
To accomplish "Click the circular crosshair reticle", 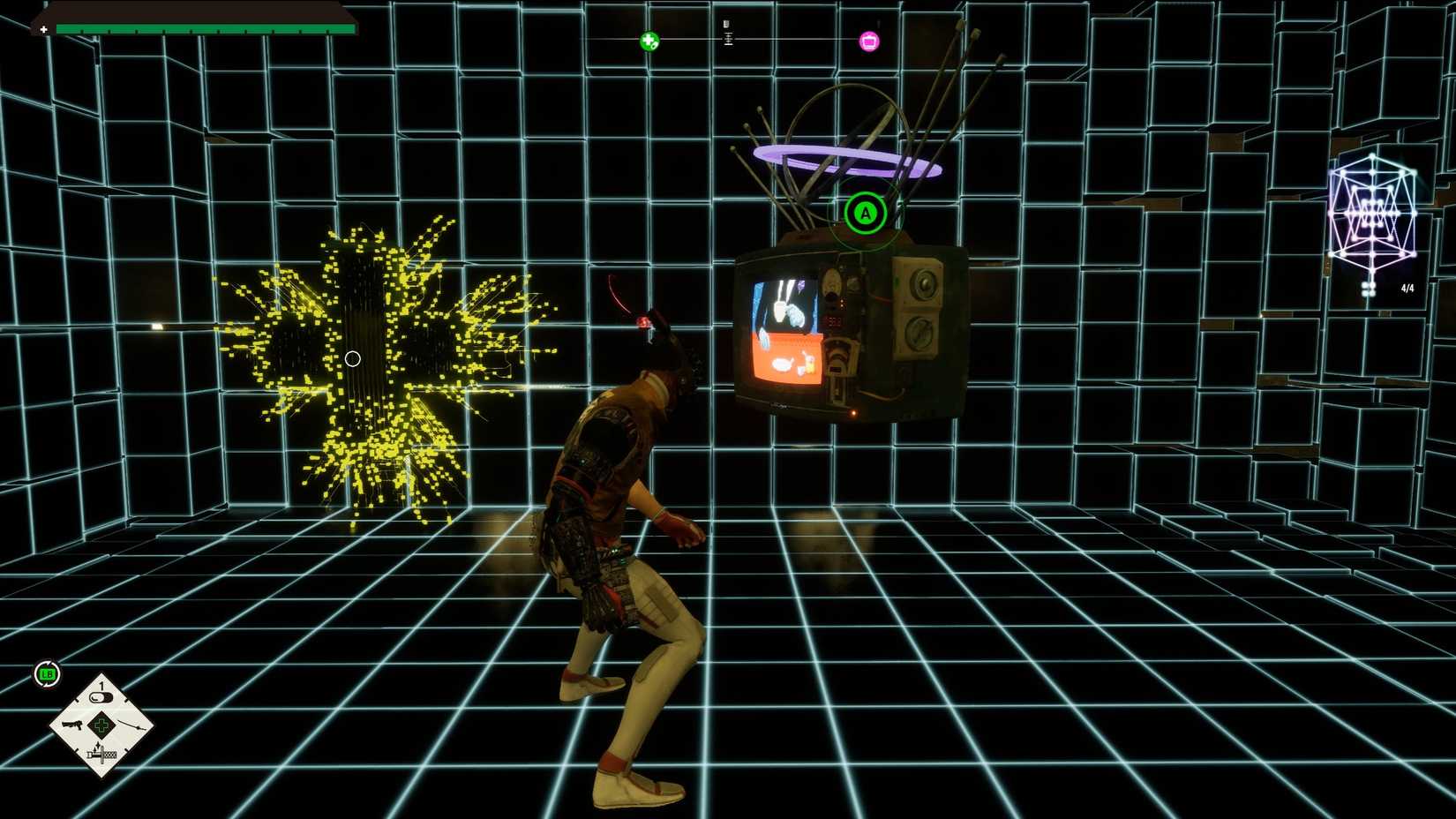I will [x=354, y=358].
